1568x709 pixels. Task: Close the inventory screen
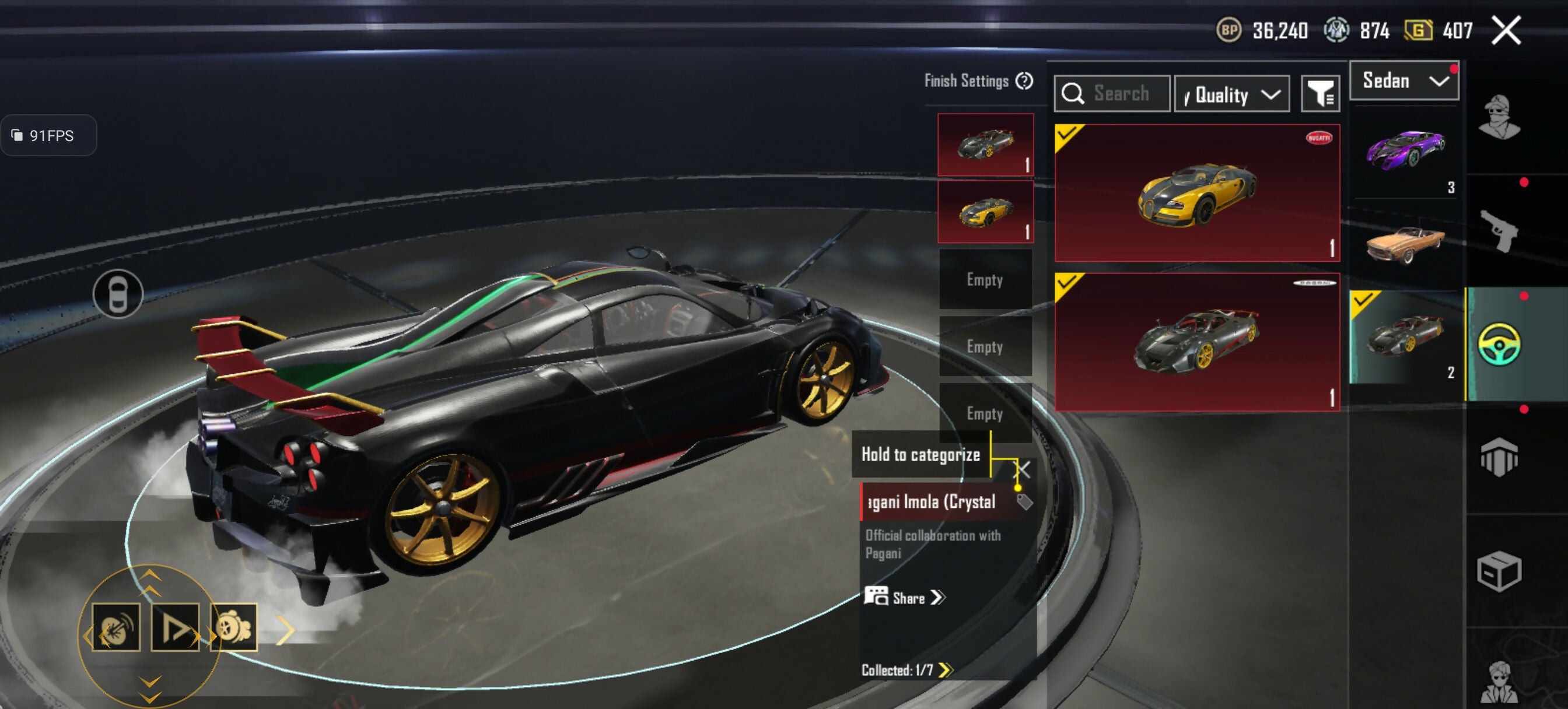pos(1506,30)
